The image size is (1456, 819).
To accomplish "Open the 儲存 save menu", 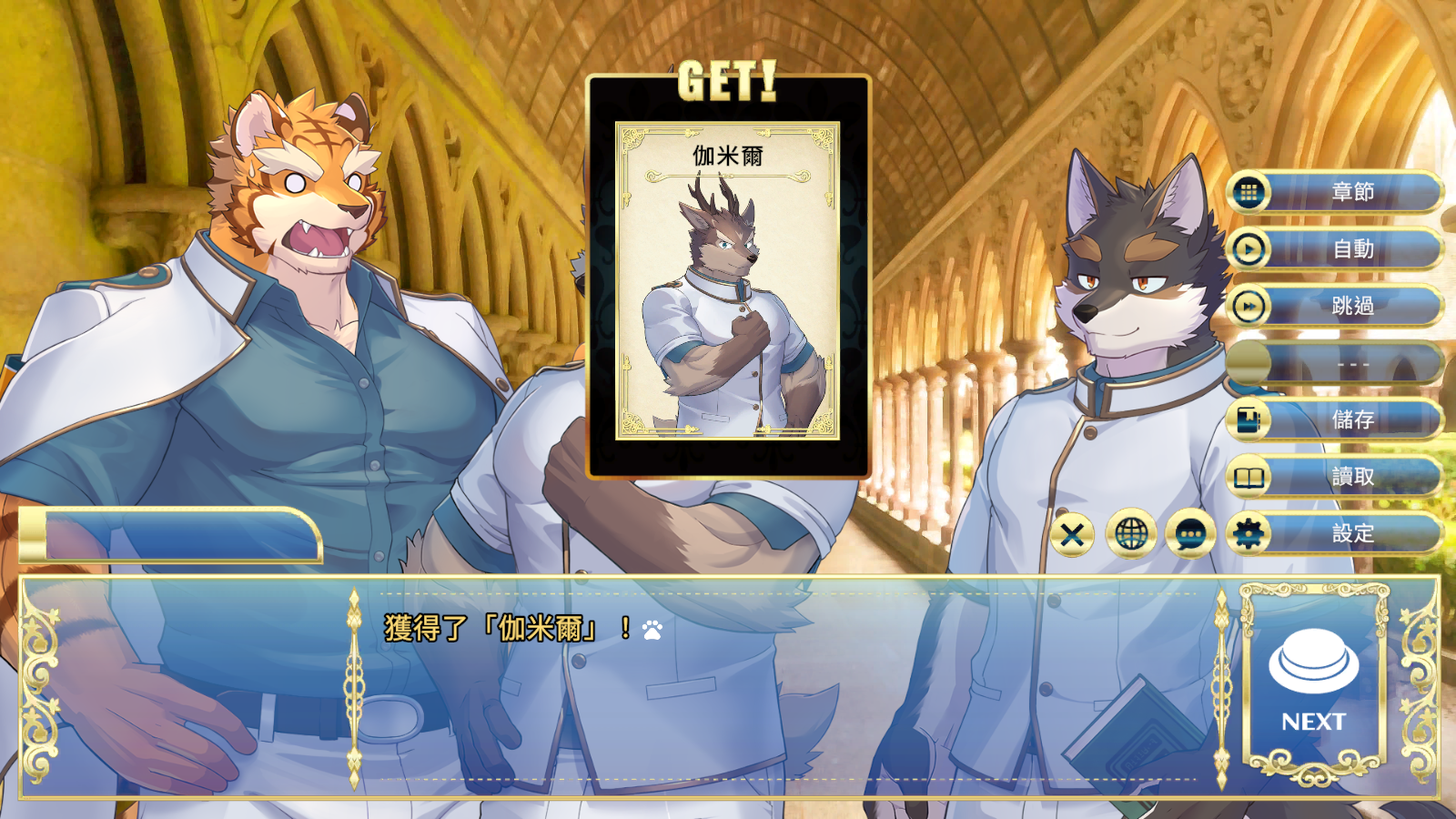I will click(1335, 420).
